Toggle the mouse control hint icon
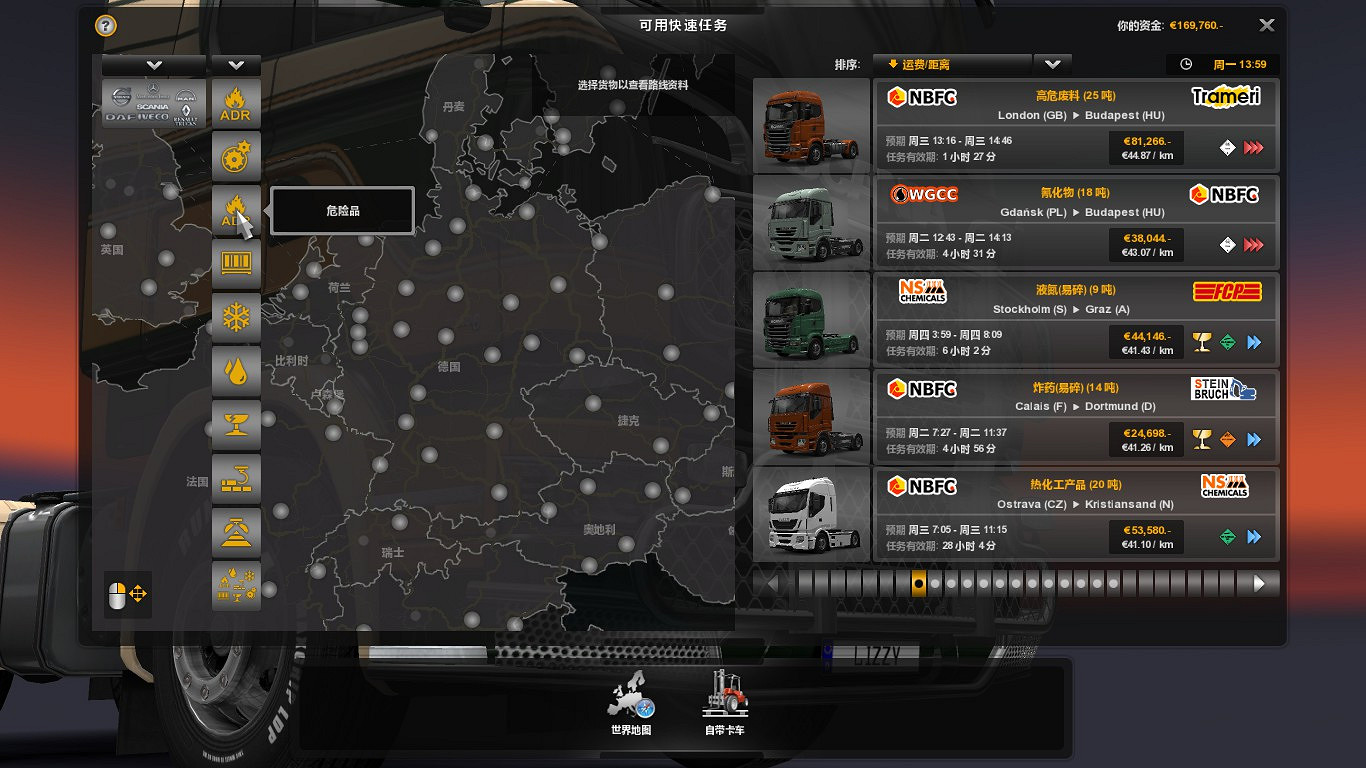The image size is (1366, 768). click(127, 593)
